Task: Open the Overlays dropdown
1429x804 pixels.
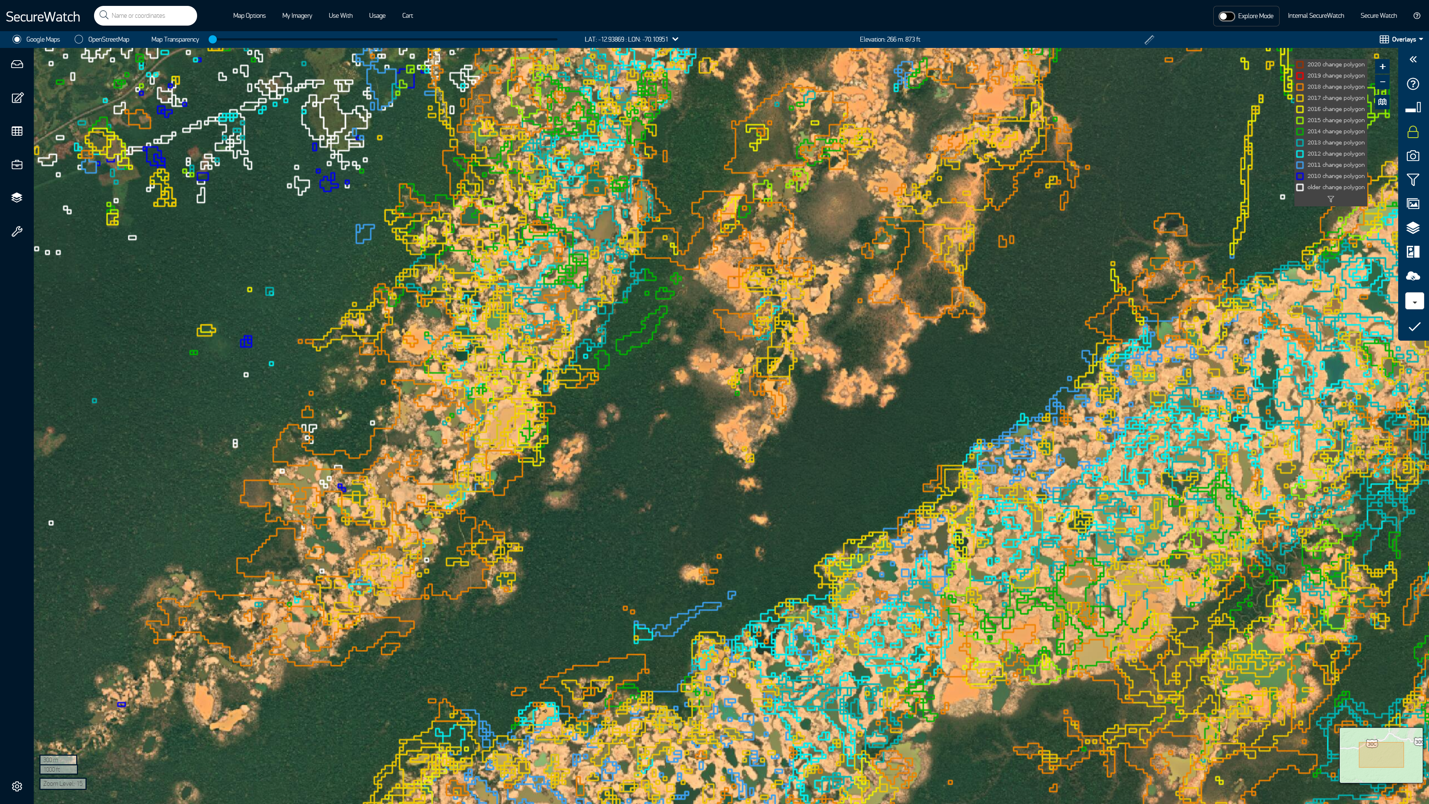Action: pyautogui.click(x=1402, y=40)
